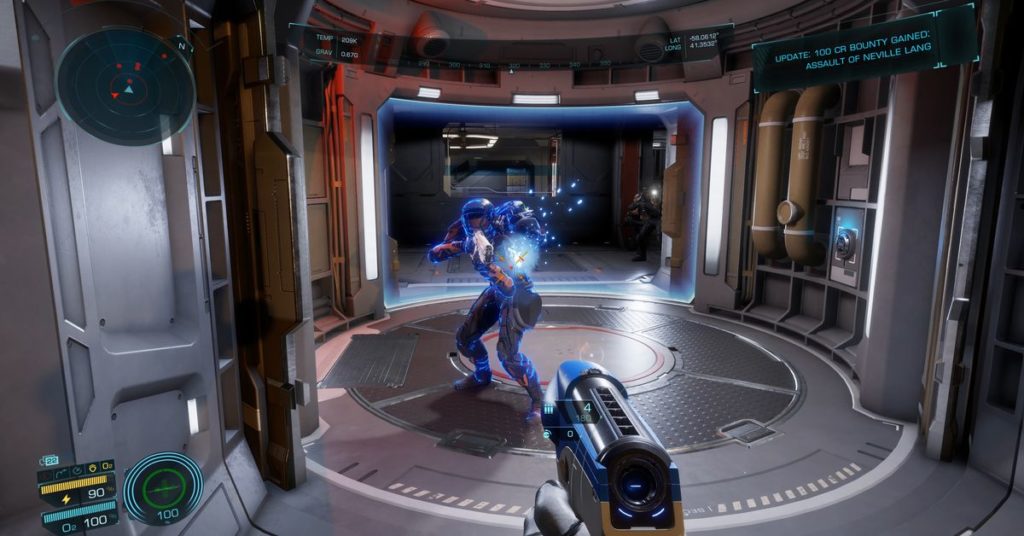Viewport: 1024px width, 536px height.
Task: Click the O2 status icon above power bar
Action: 107,467
